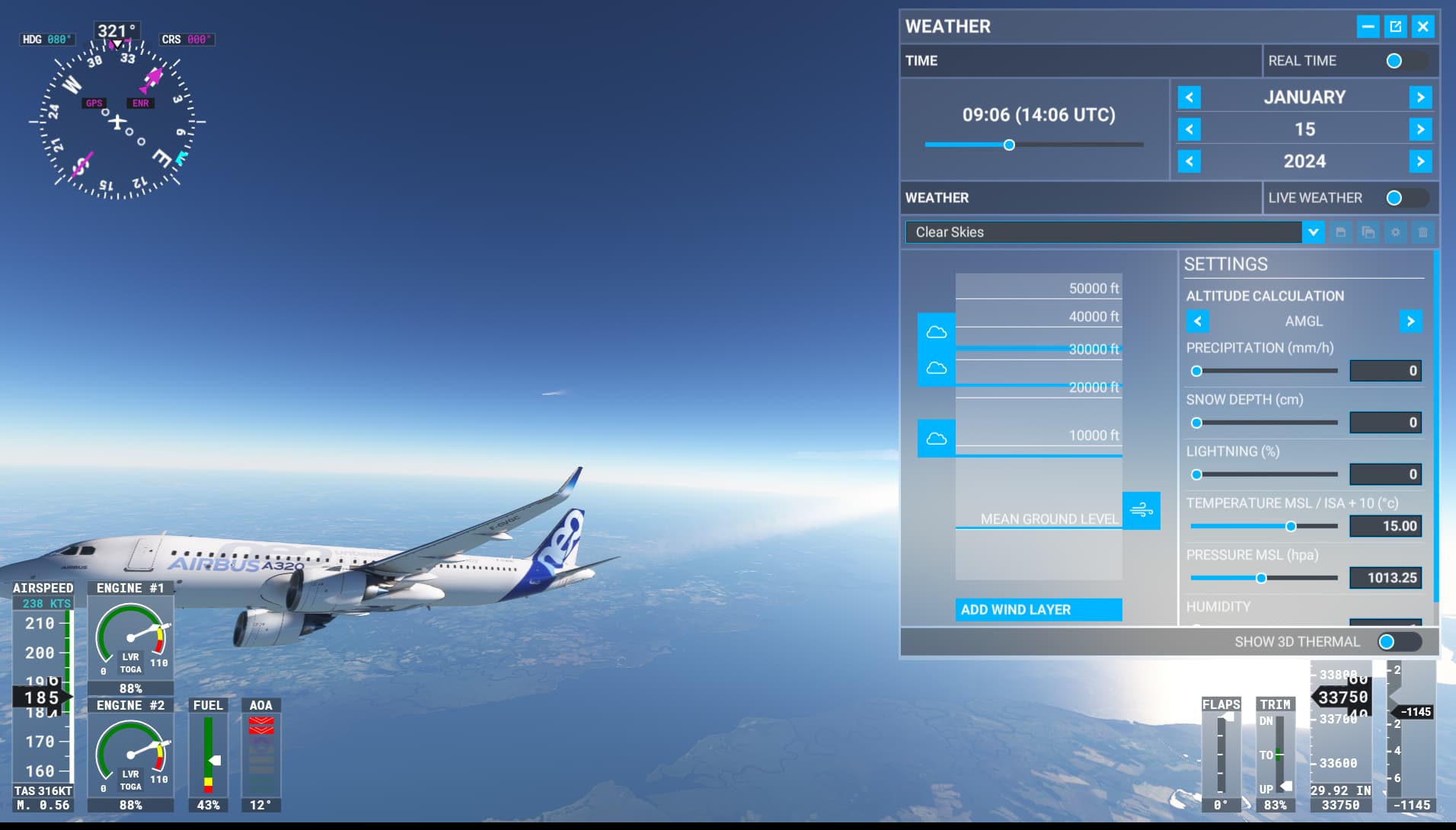Turn on Live Weather
Viewport: 1456px width, 830px height.
pyautogui.click(x=1395, y=197)
